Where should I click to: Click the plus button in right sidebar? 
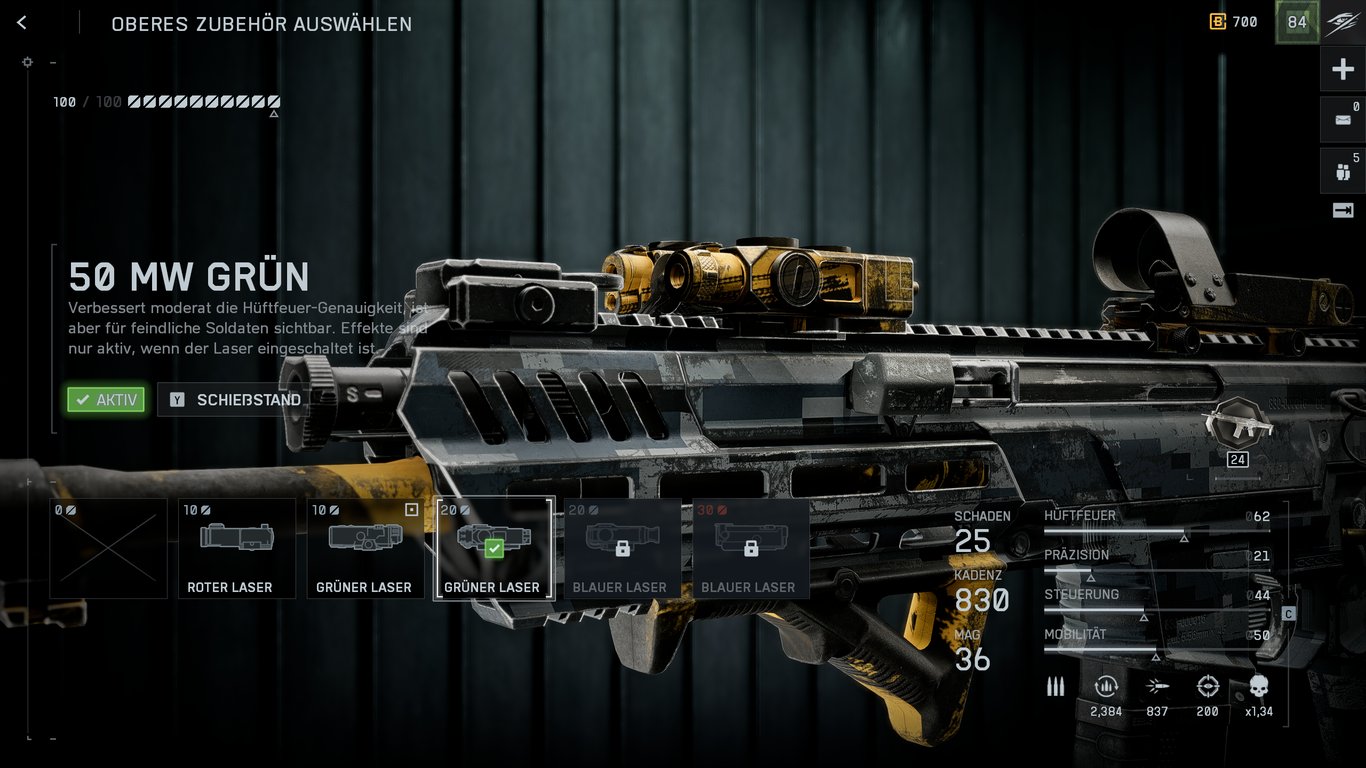click(x=1343, y=70)
